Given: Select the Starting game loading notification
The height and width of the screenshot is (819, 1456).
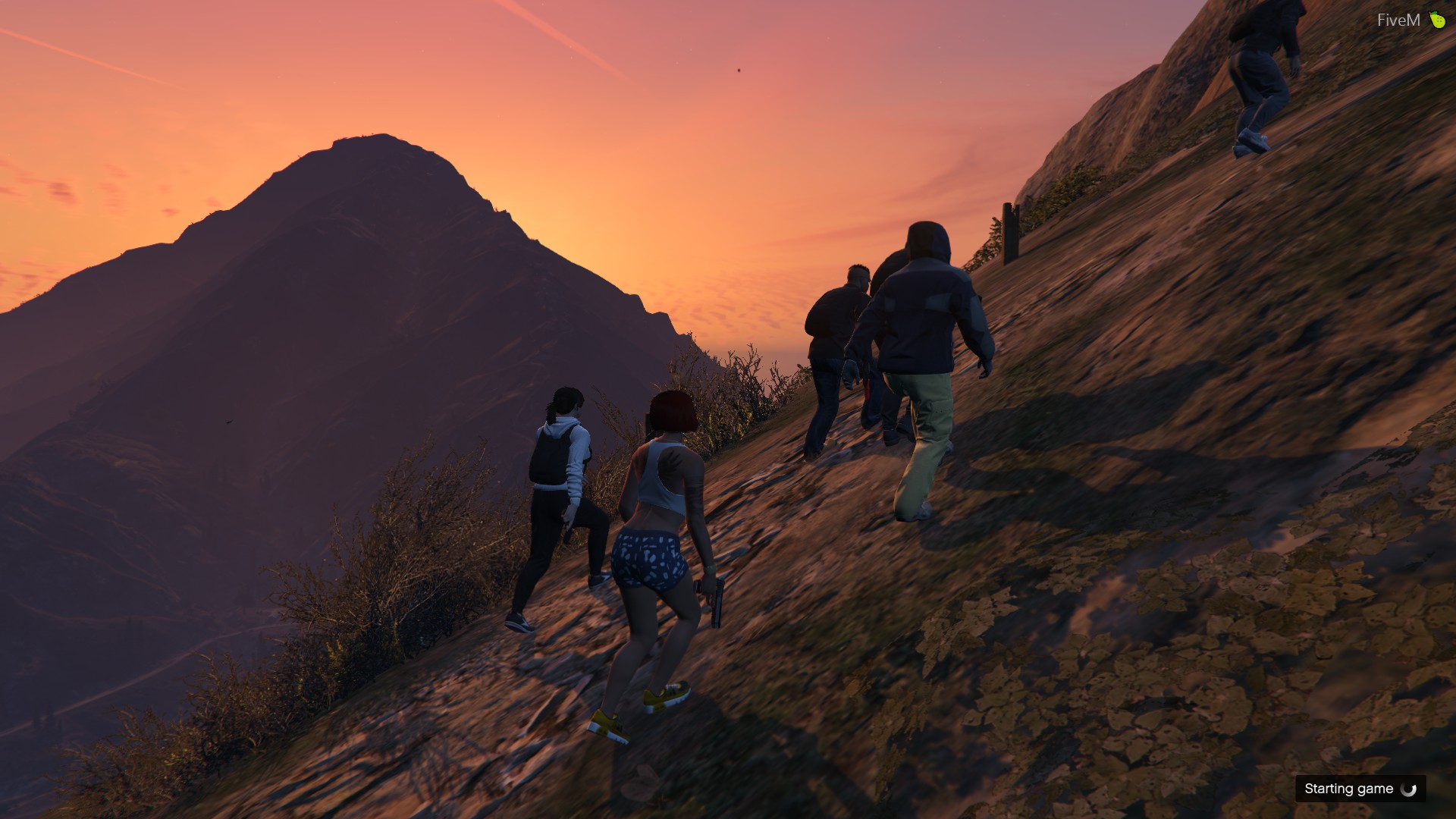Looking at the screenshot, I should [1360, 789].
